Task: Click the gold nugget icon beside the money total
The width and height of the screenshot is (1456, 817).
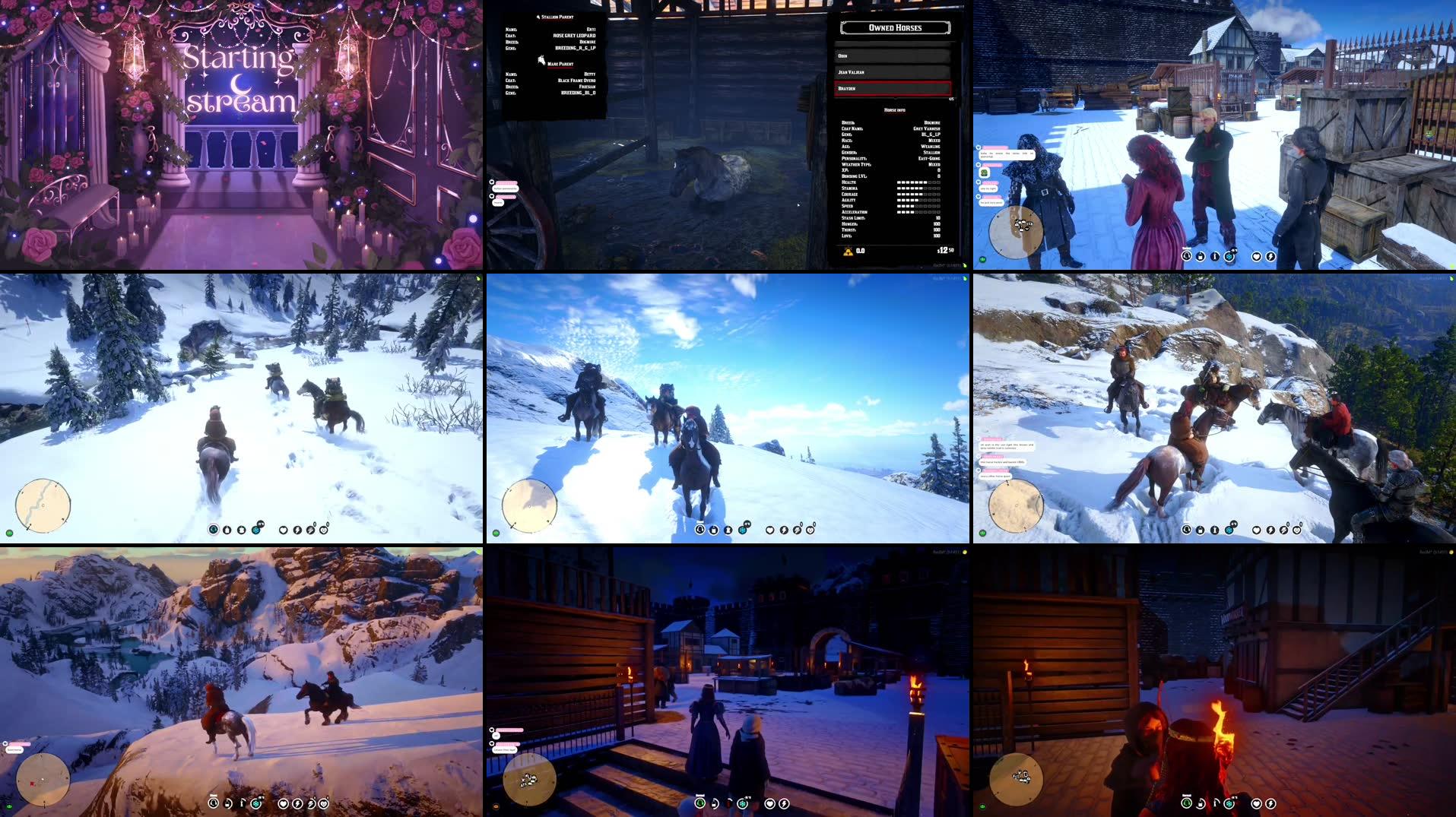Action: [x=847, y=251]
